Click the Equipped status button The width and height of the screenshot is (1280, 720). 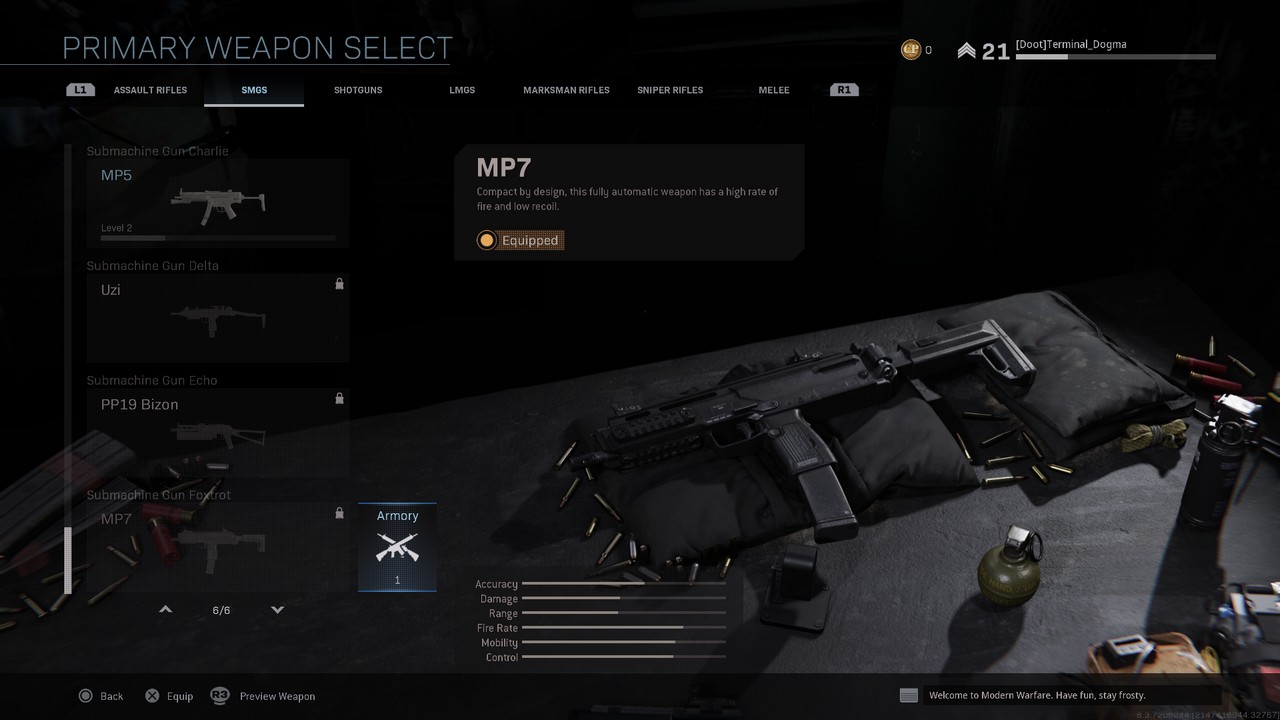pos(520,240)
